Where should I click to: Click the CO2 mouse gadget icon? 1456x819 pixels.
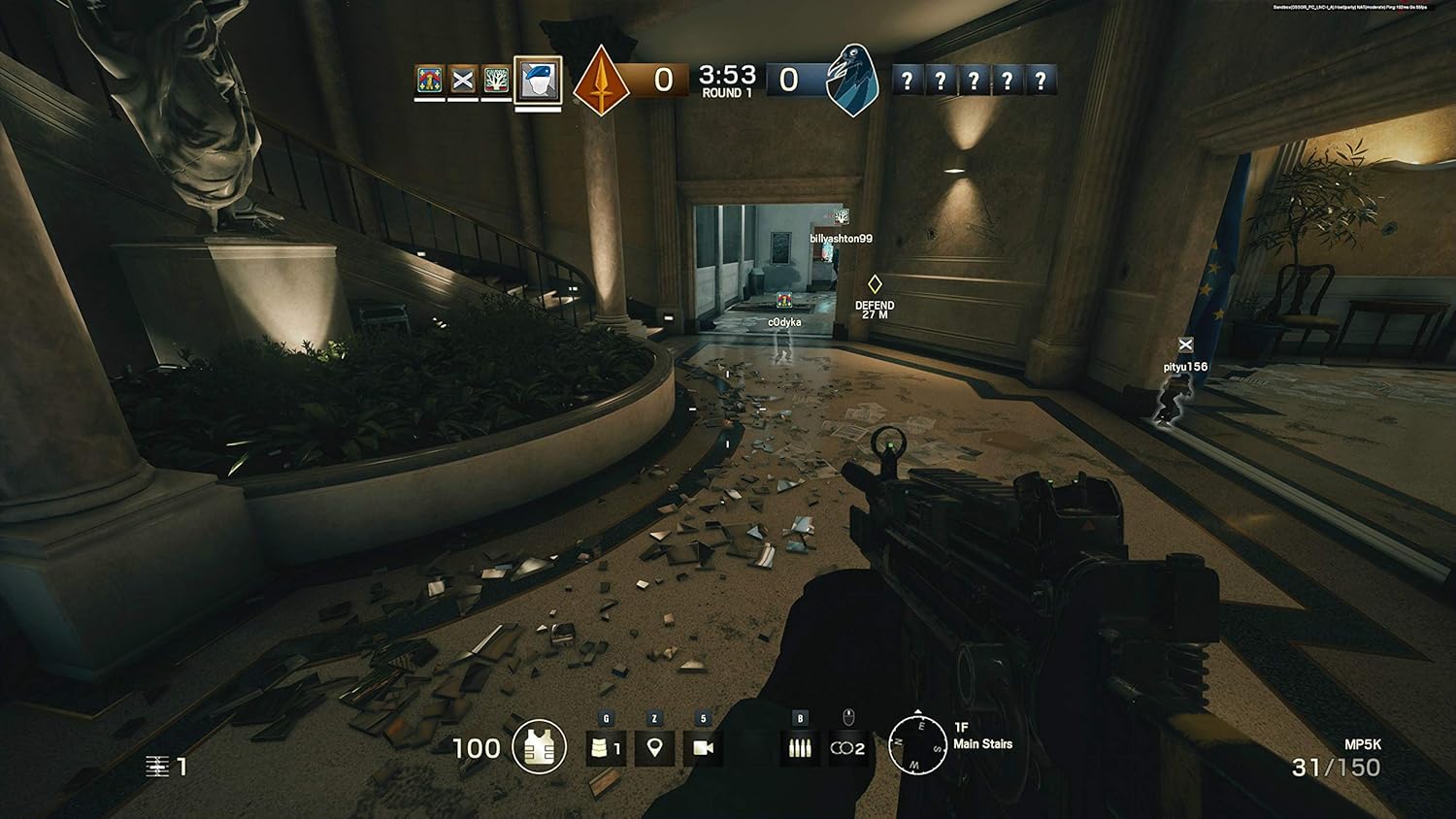pyautogui.click(x=846, y=748)
